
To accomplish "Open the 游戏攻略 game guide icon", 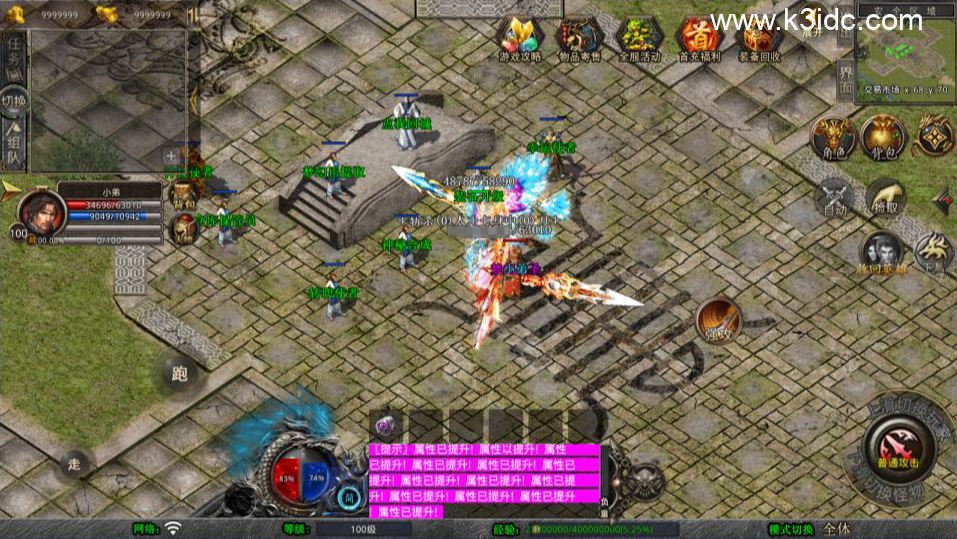I will click(x=520, y=40).
